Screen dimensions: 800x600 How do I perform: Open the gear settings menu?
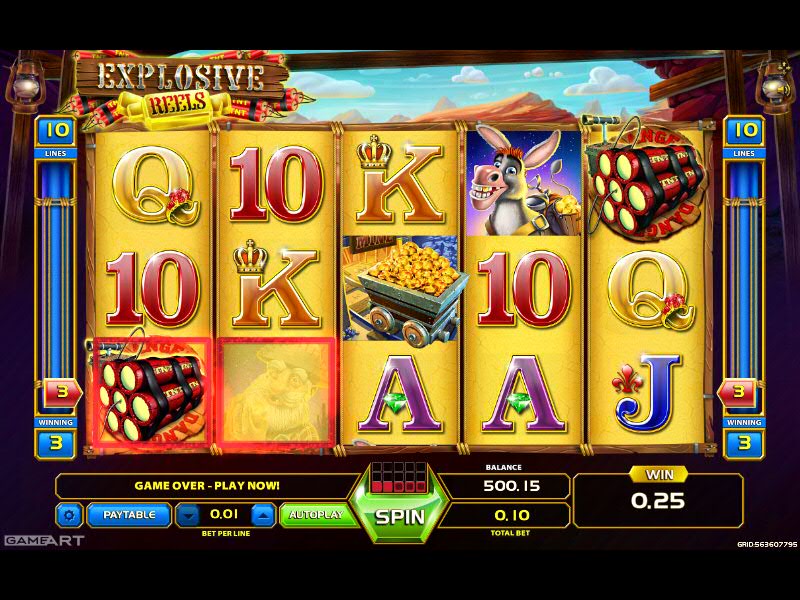69,515
